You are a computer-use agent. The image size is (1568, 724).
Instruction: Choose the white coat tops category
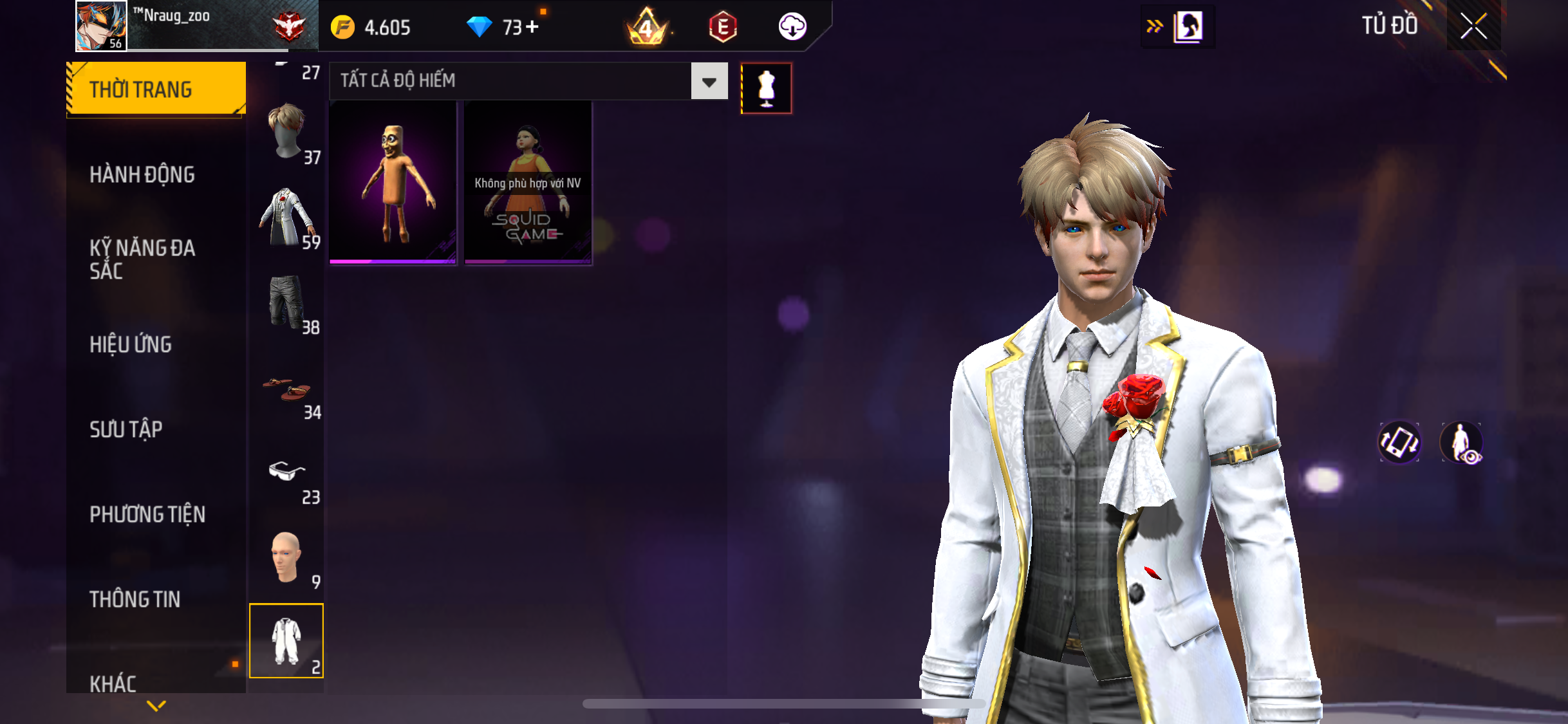click(x=287, y=218)
